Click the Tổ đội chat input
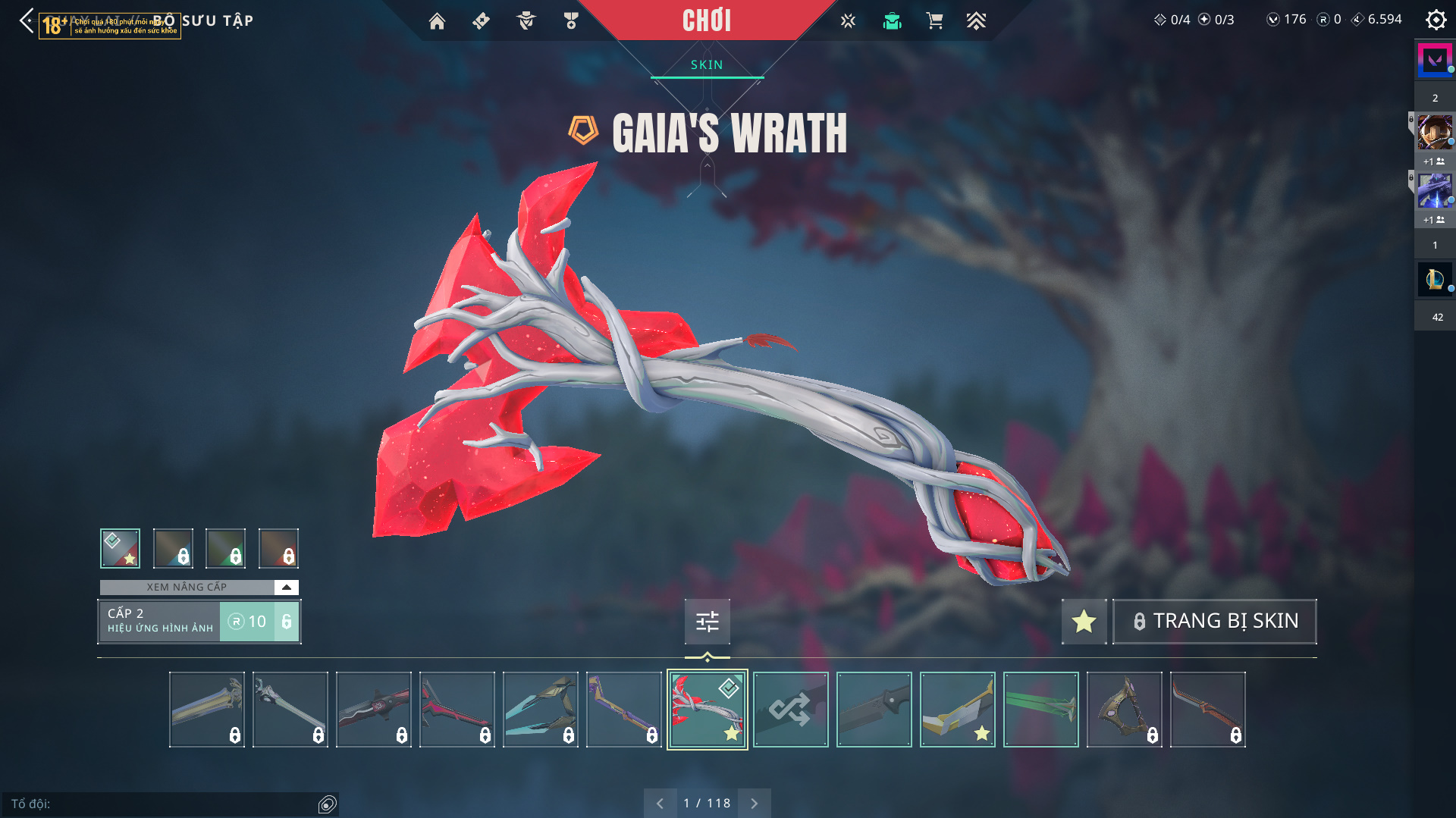The height and width of the screenshot is (818, 1456). point(163,804)
